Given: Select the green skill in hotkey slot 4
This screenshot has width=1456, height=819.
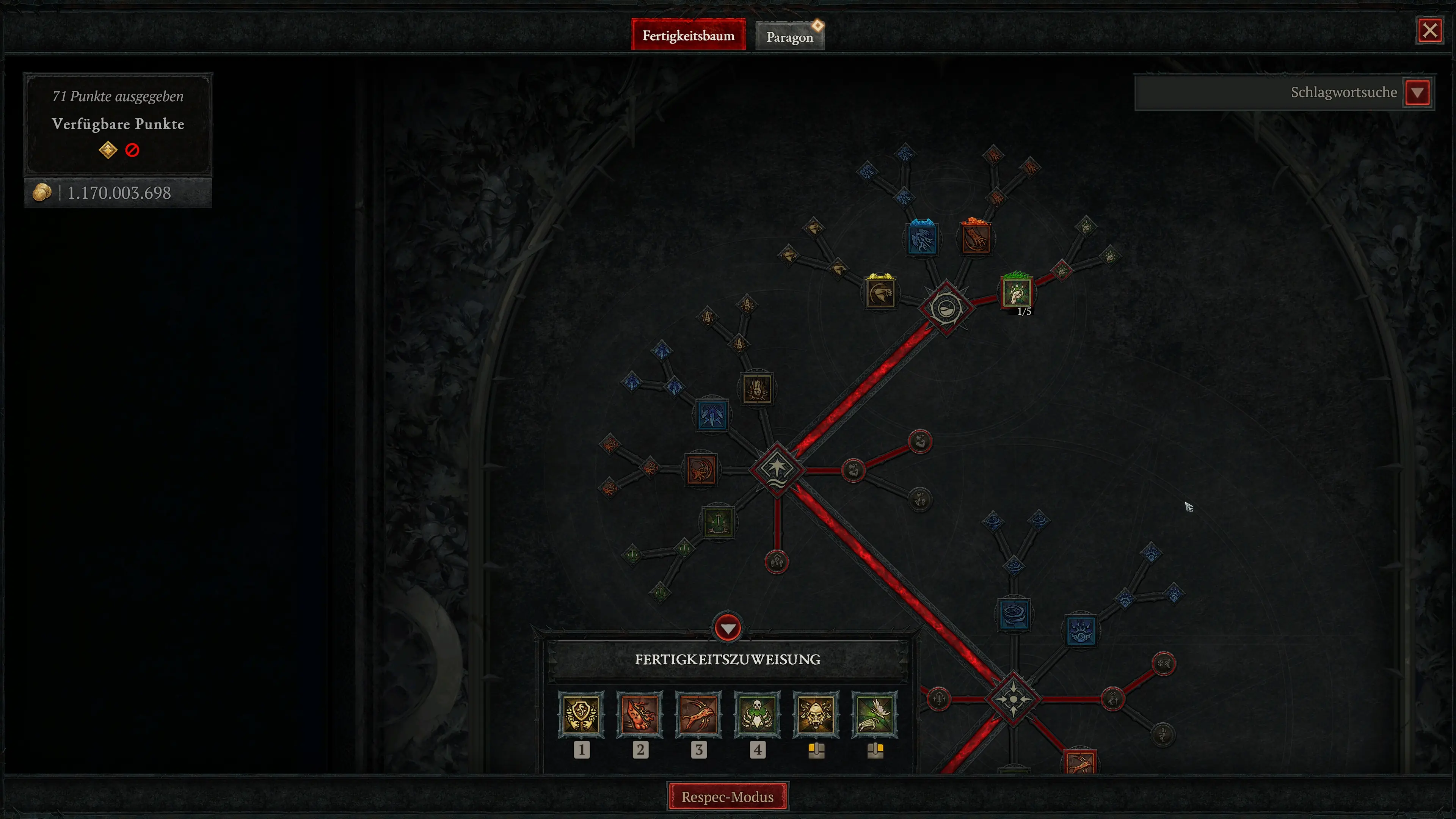Looking at the screenshot, I should pos(758,715).
